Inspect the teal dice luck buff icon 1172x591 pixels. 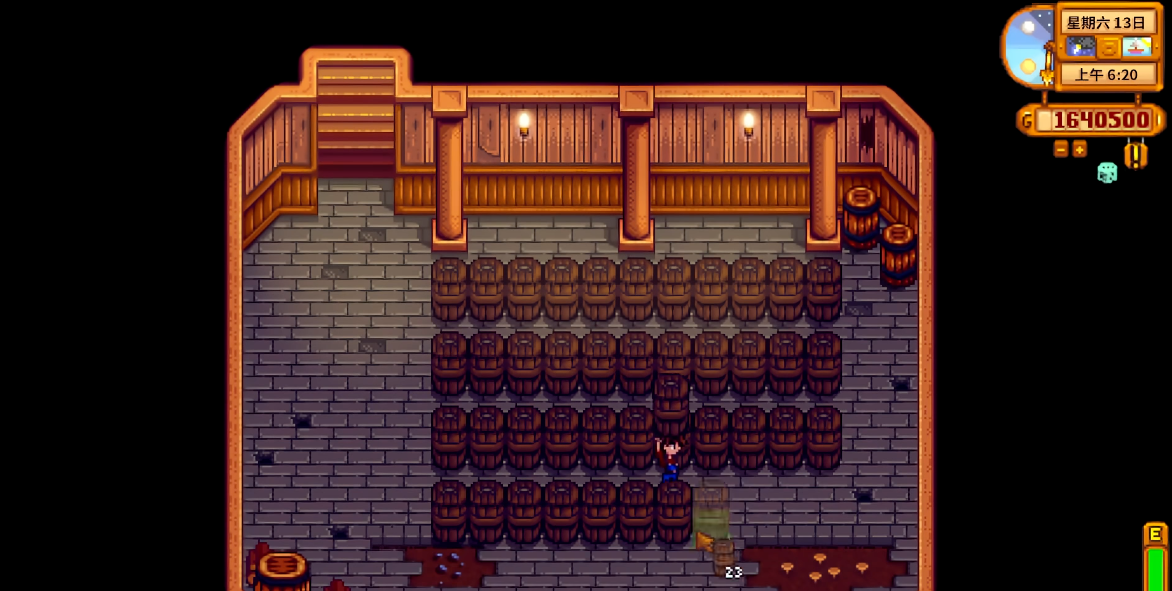(x=1107, y=172)
